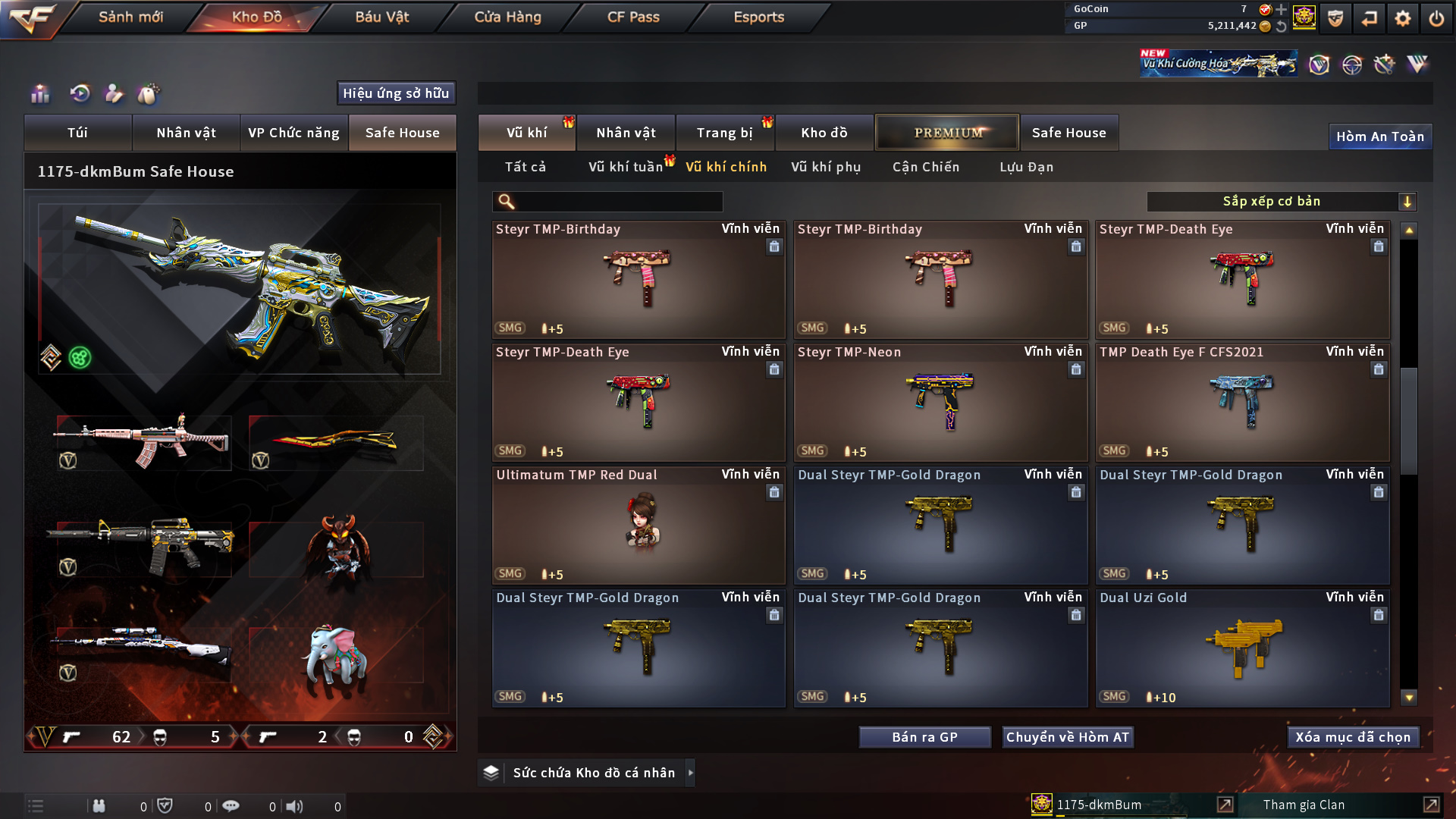Show the Vũ khí phụ category
Viewport: 1456px width, 819px height.
point(826,167)
